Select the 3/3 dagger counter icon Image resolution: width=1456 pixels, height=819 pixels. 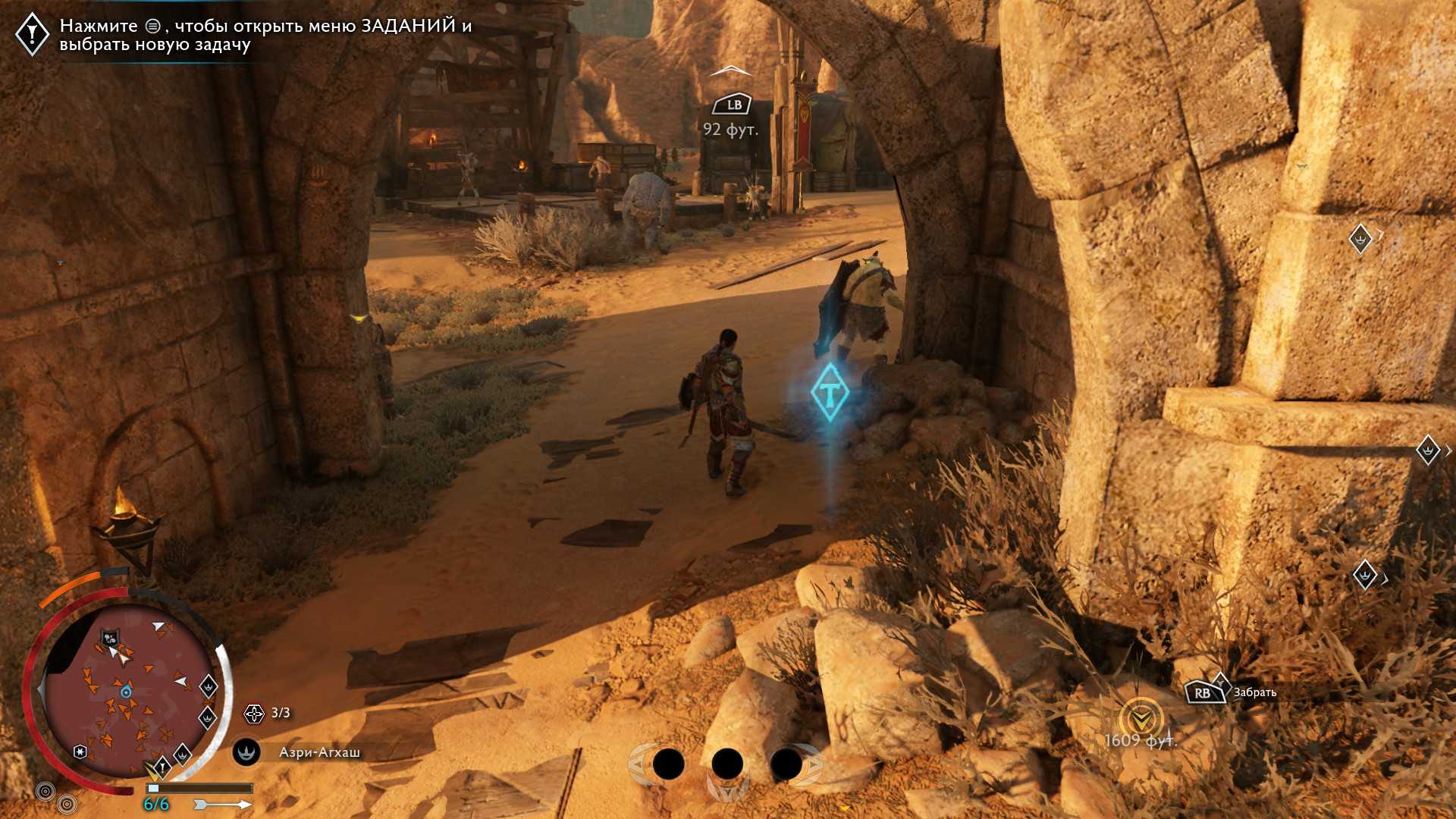click(x=254, y=713)
